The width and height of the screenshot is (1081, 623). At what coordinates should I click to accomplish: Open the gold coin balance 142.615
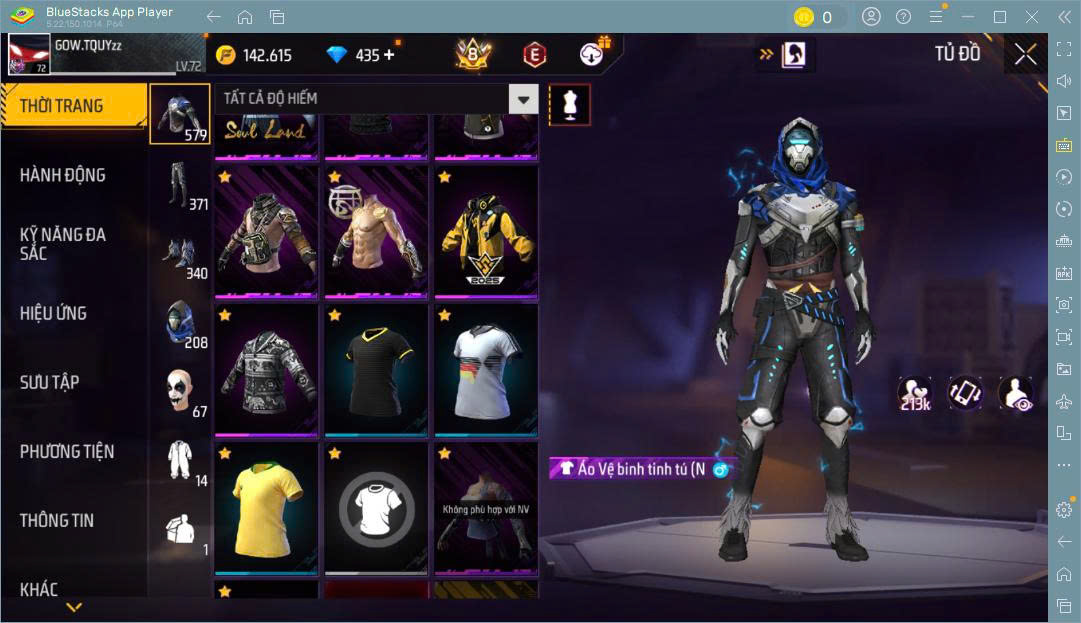coord(254,55)
